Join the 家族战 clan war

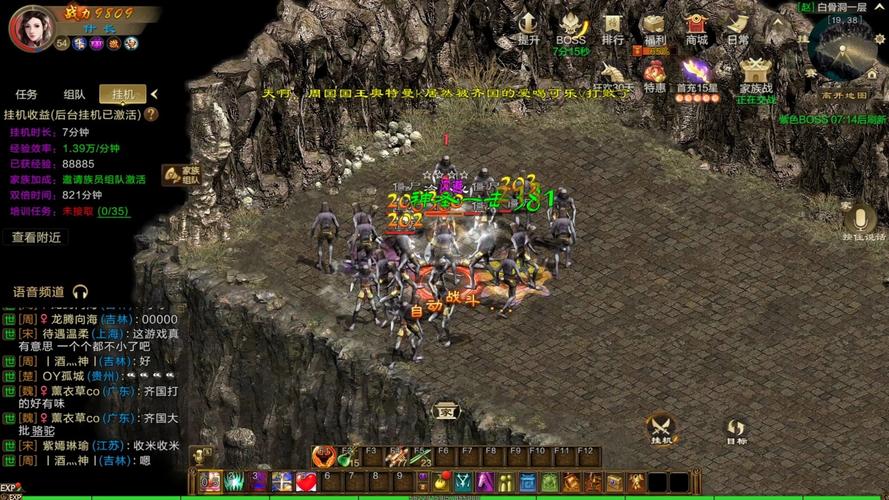(756, 74)
